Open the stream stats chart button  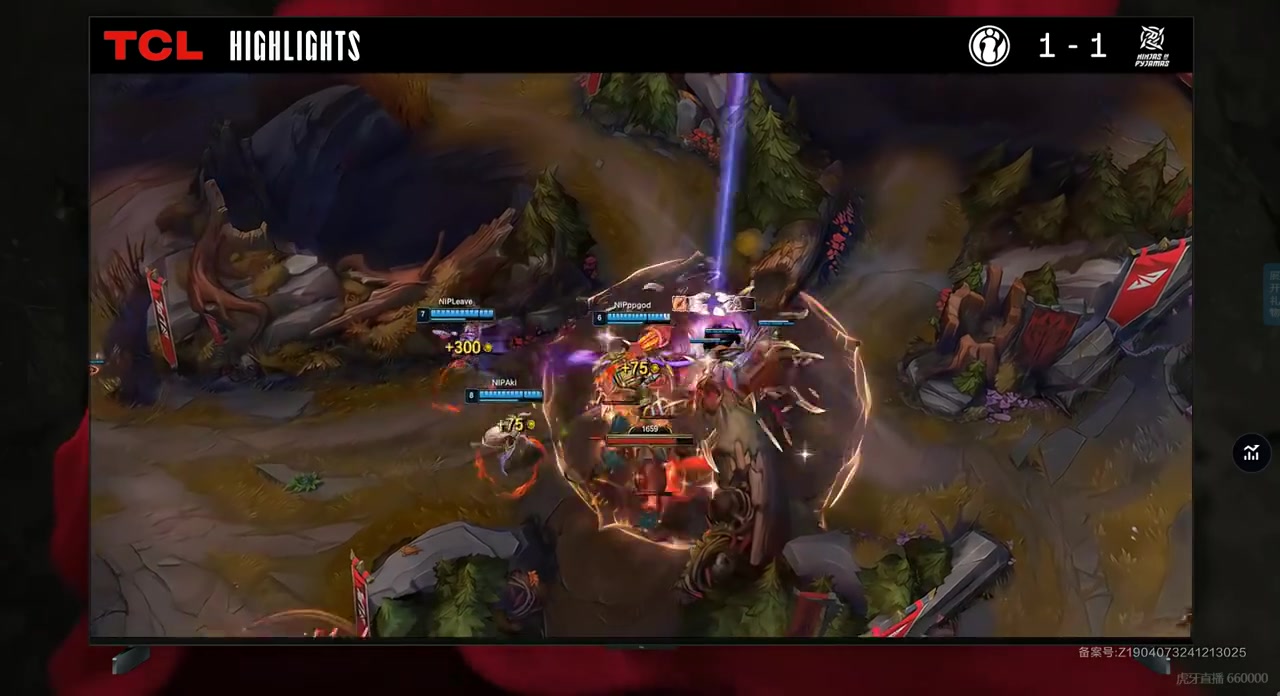[x=1251, y=453]
